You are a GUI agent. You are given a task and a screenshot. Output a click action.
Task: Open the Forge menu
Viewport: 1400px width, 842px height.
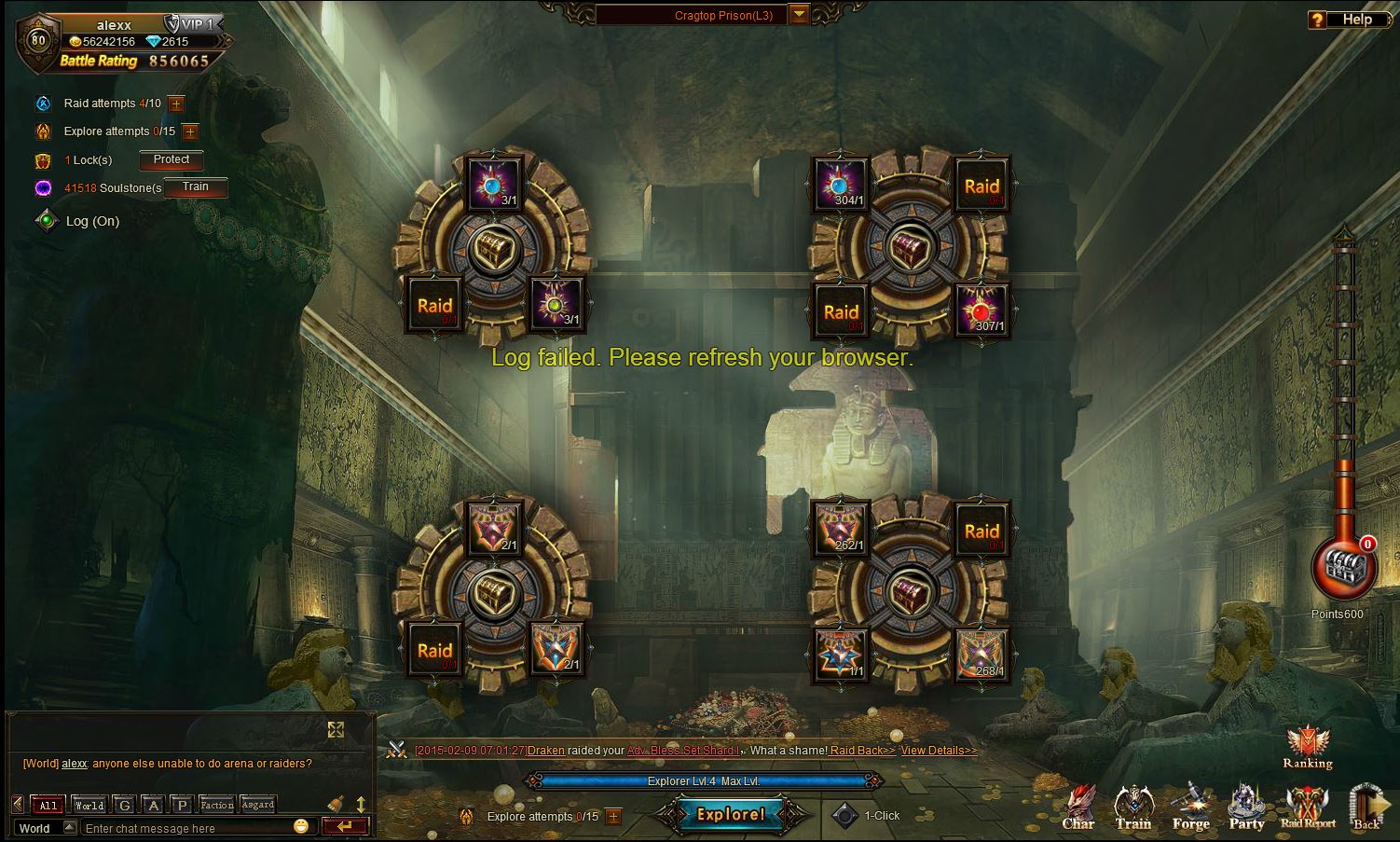(x=1190, y=807)
